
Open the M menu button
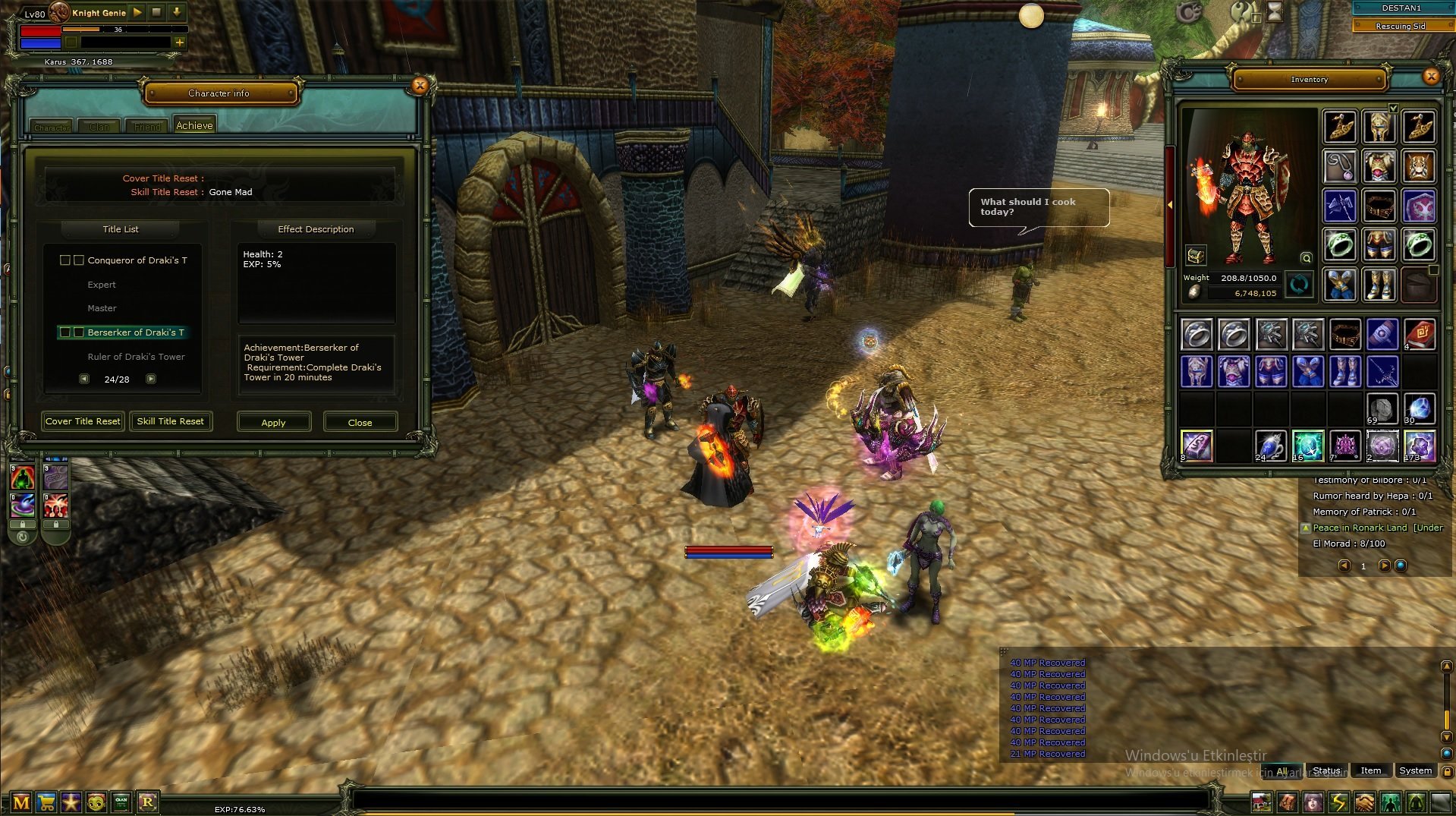[21, 802]
